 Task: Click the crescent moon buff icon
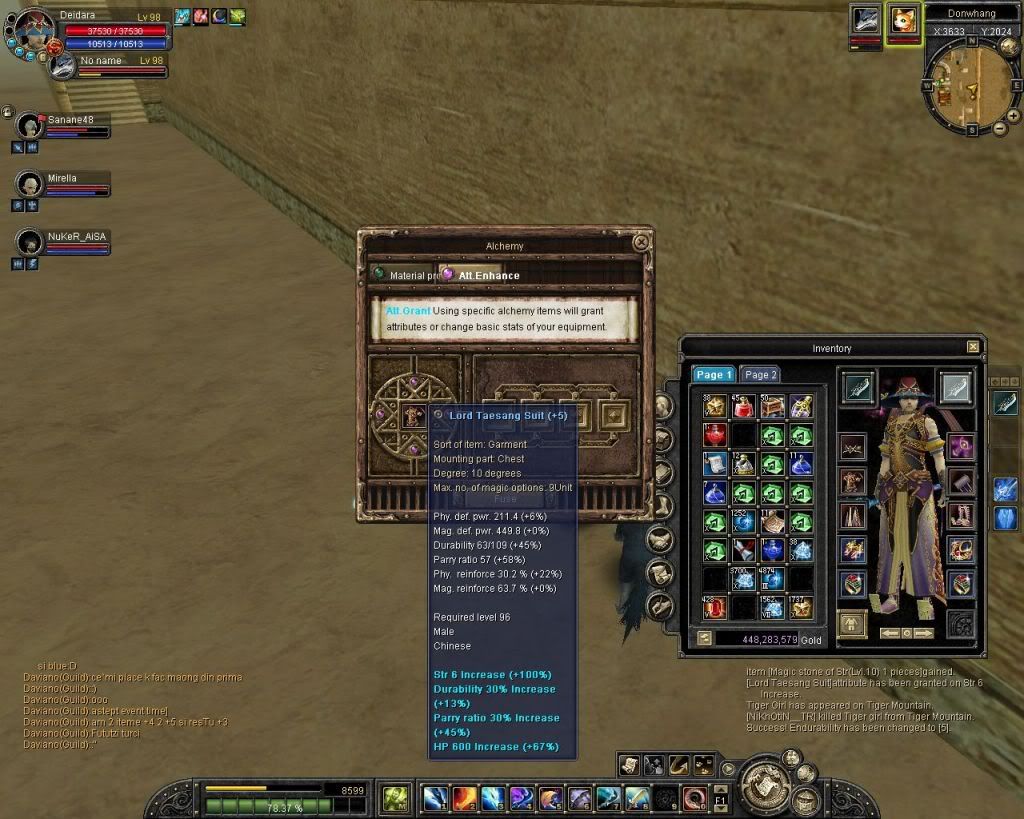click(219, 16)
